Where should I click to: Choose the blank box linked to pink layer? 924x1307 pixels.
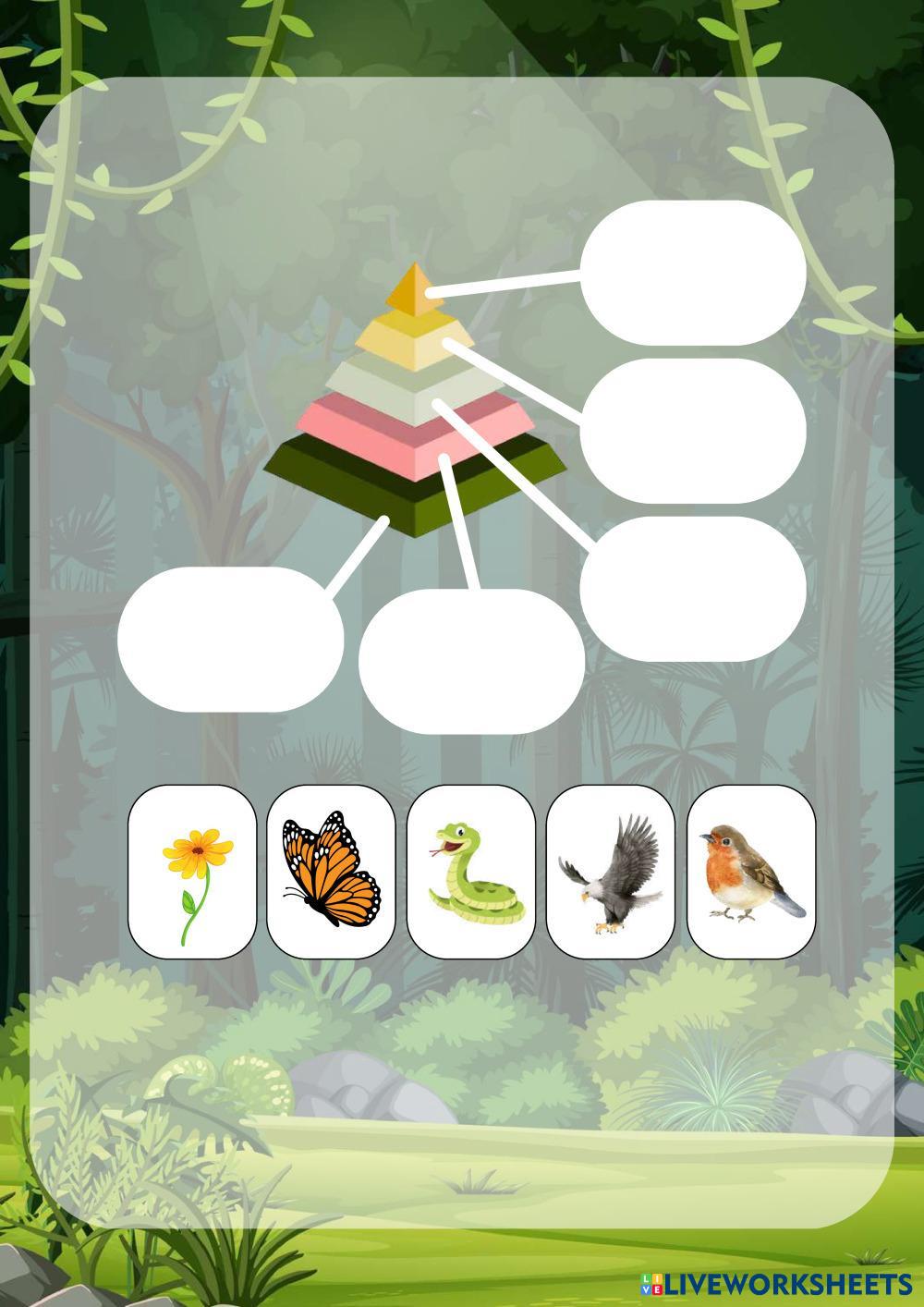471,661
